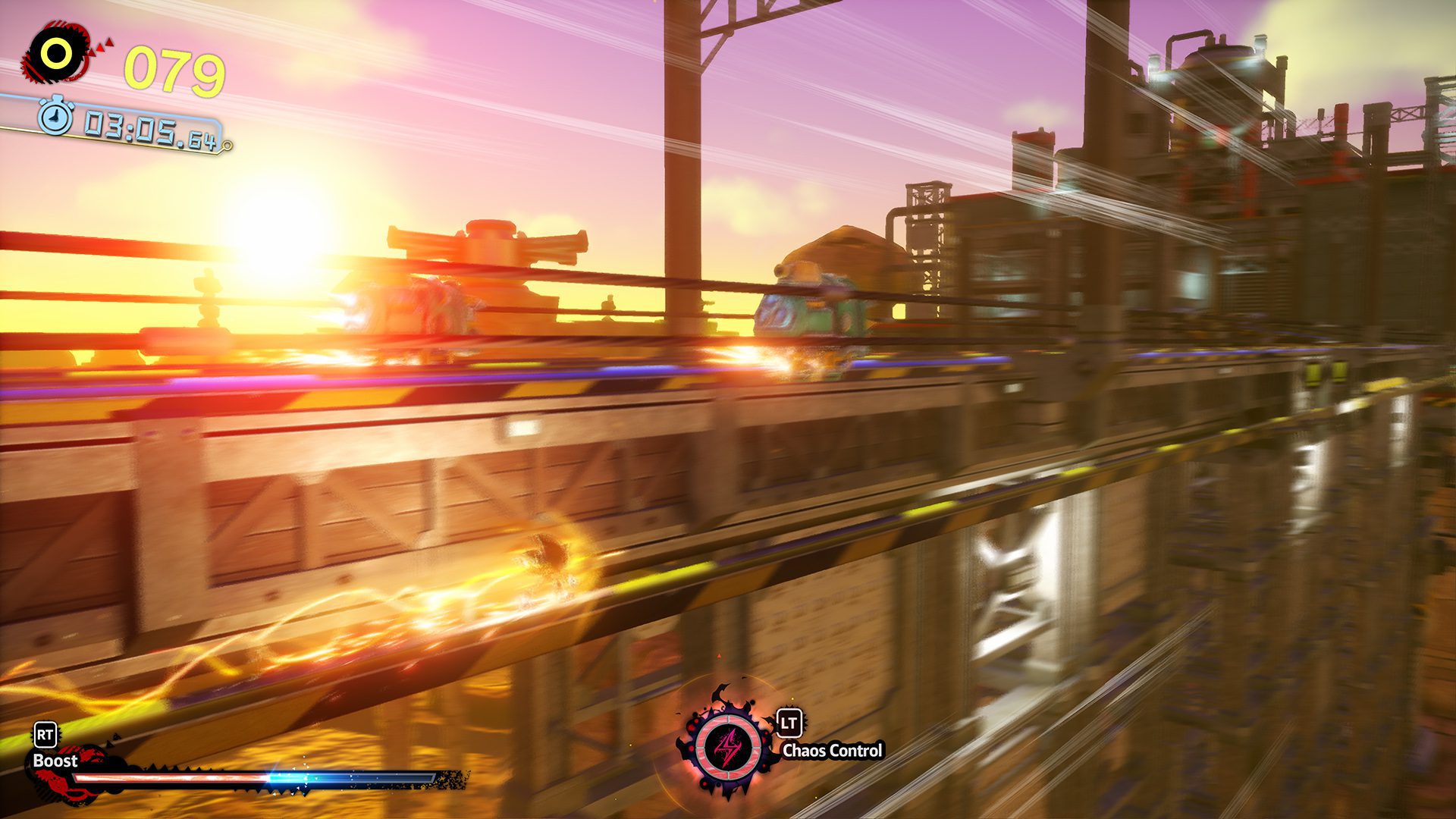Click the ring counter icon
The height and width of the screenshot is (819, 1456).
click(56, 53)
